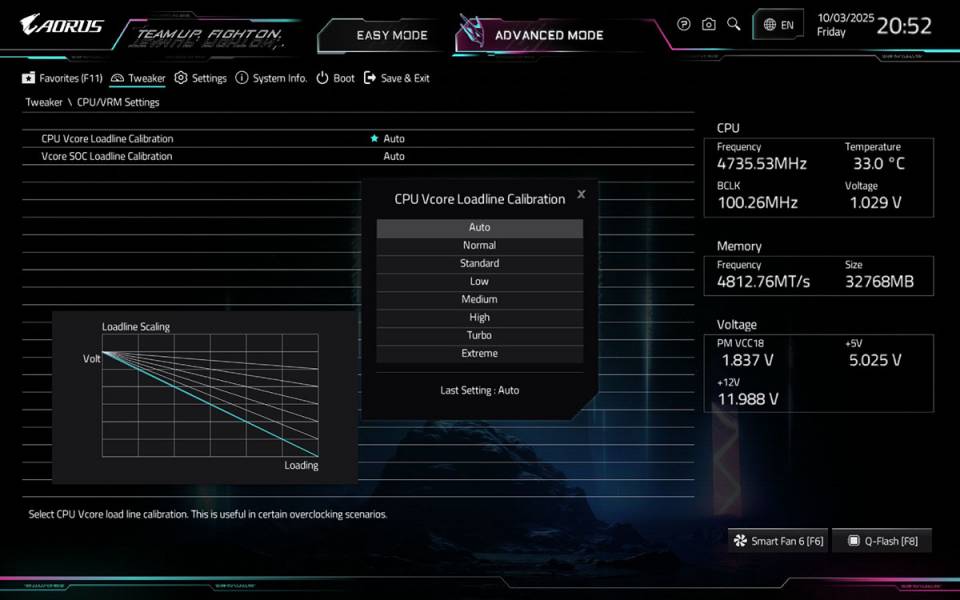Pick the Low loadline setting
The width and height of the screenshot is (960, 600).
point(479,282)
